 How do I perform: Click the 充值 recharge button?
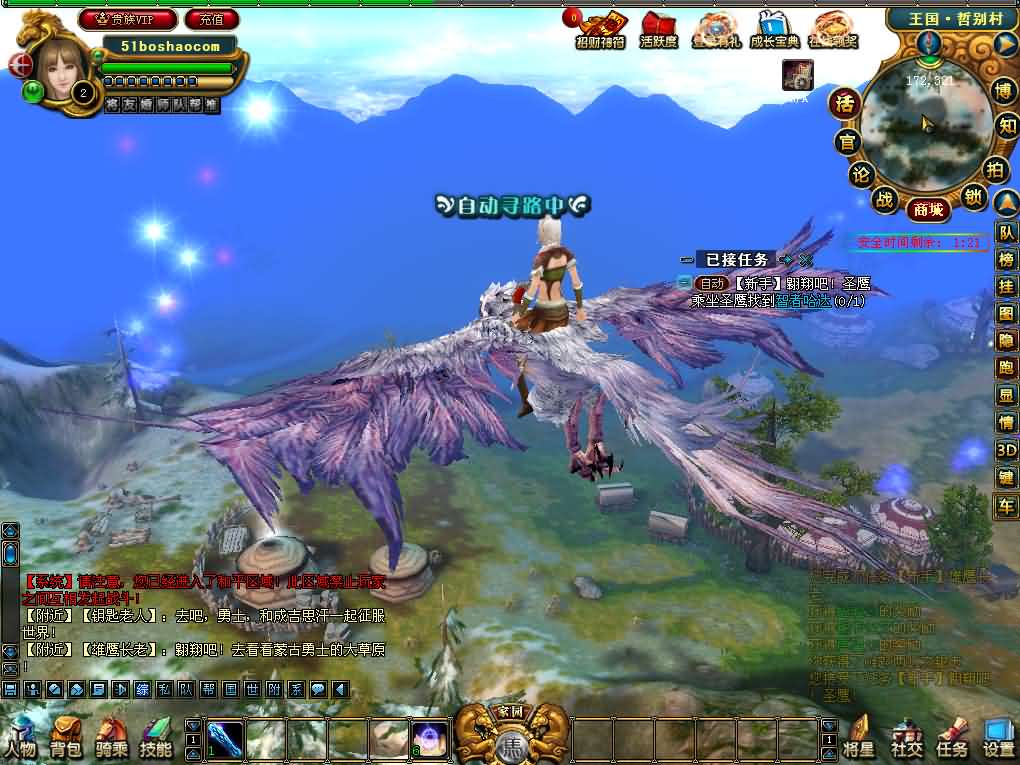(212, 19)
